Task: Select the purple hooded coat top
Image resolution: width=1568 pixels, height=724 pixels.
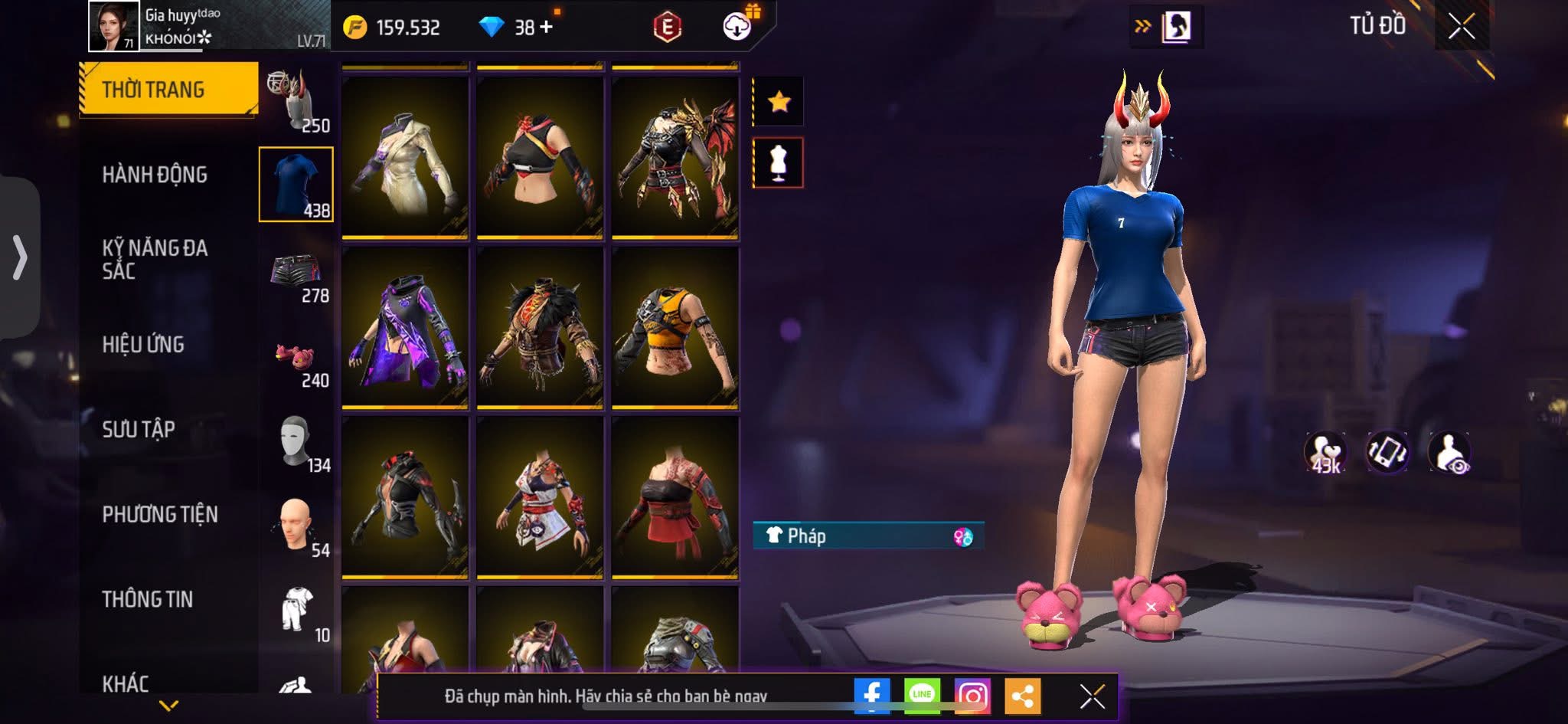Action: pos(405,328)
